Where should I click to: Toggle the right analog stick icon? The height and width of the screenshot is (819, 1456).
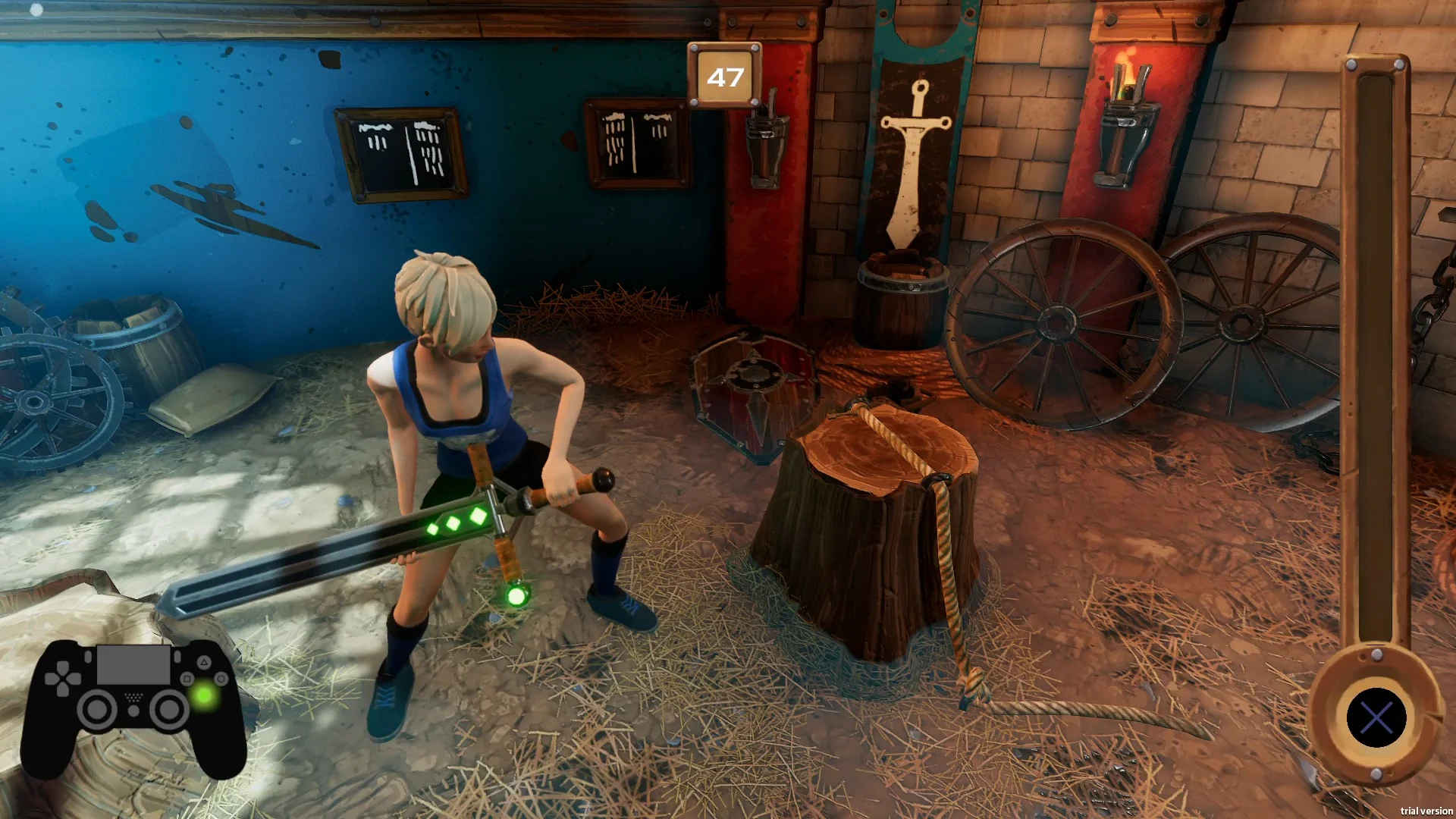(168, 709)
